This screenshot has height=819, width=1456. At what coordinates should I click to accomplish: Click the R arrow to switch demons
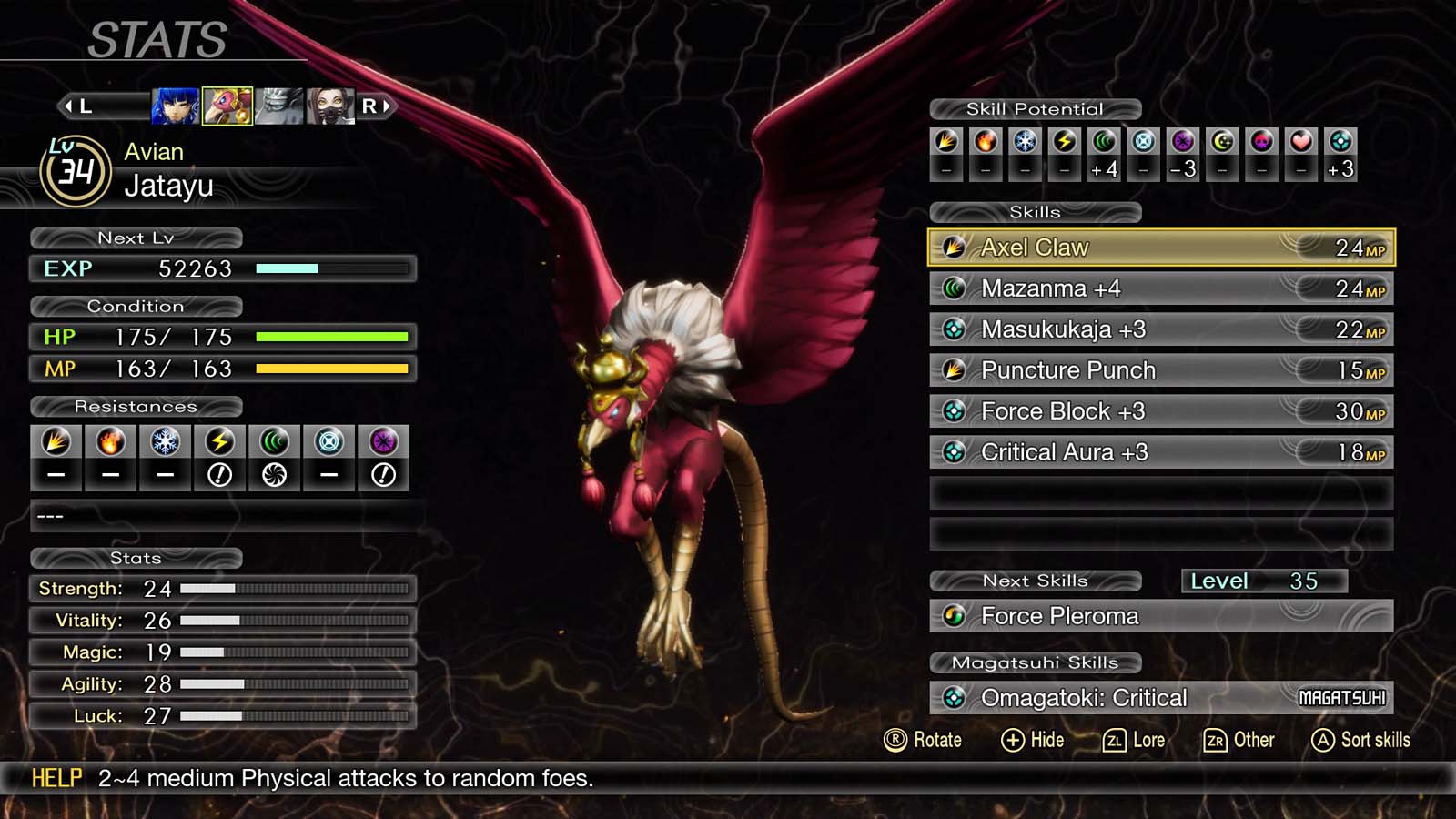click(374, 106)
